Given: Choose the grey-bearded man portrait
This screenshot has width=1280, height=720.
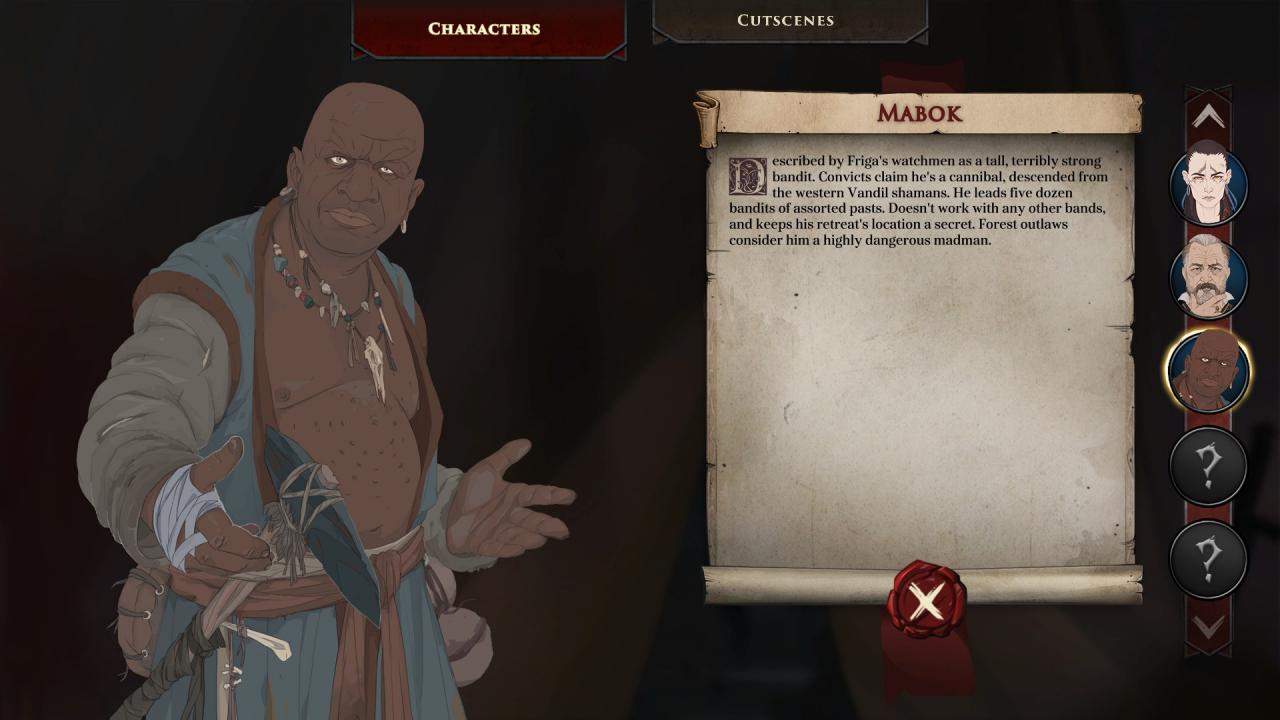Looking at the screenshot, I should (x=1209, y=277).
